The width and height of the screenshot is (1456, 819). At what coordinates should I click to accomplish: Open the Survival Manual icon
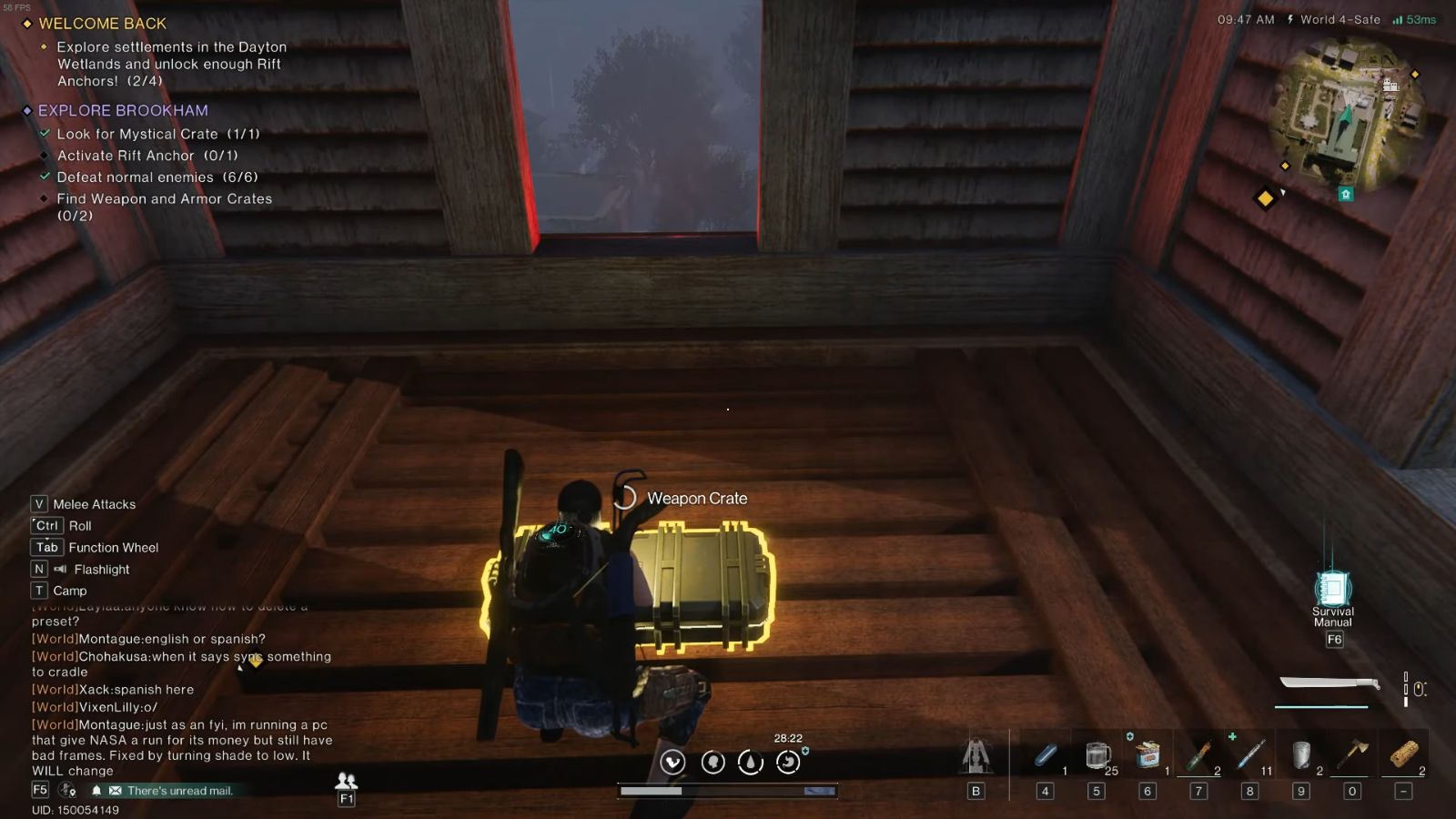(1333, 590)
